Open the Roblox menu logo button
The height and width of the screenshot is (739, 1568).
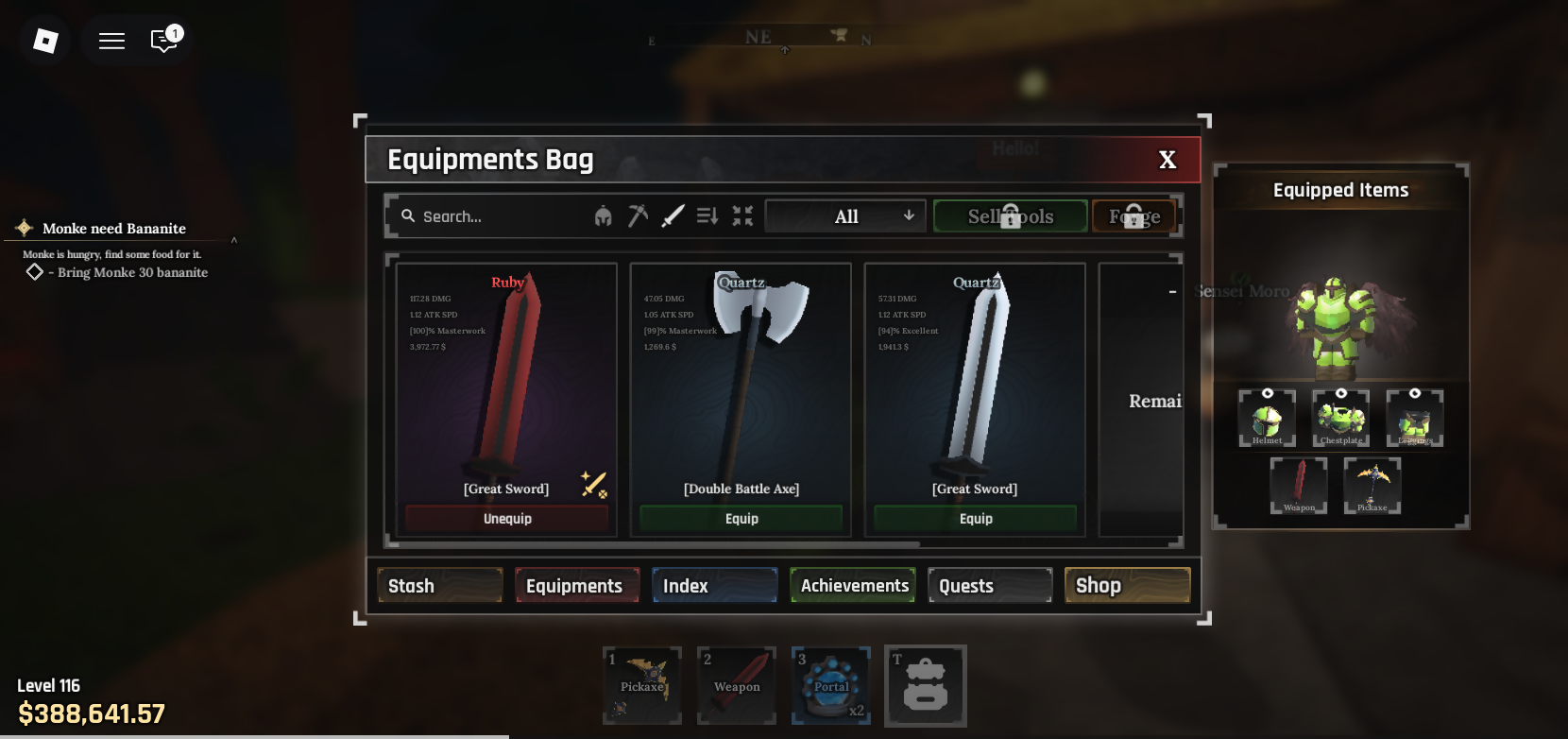point(45,40)
